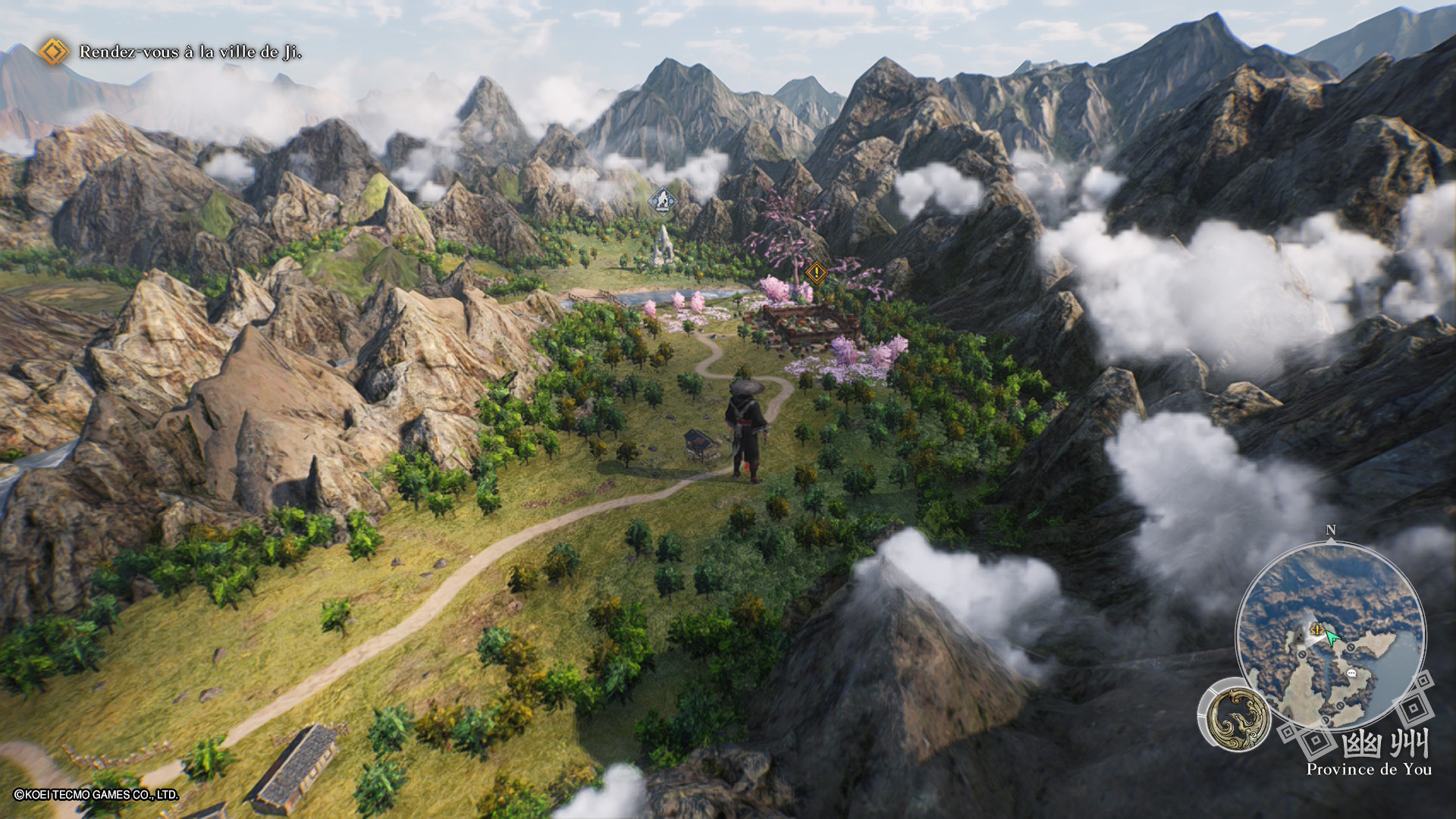1456x819 pixels.
Task: Select the yellow exclamation quest marker on the minimap
Action: [1316, 629]
